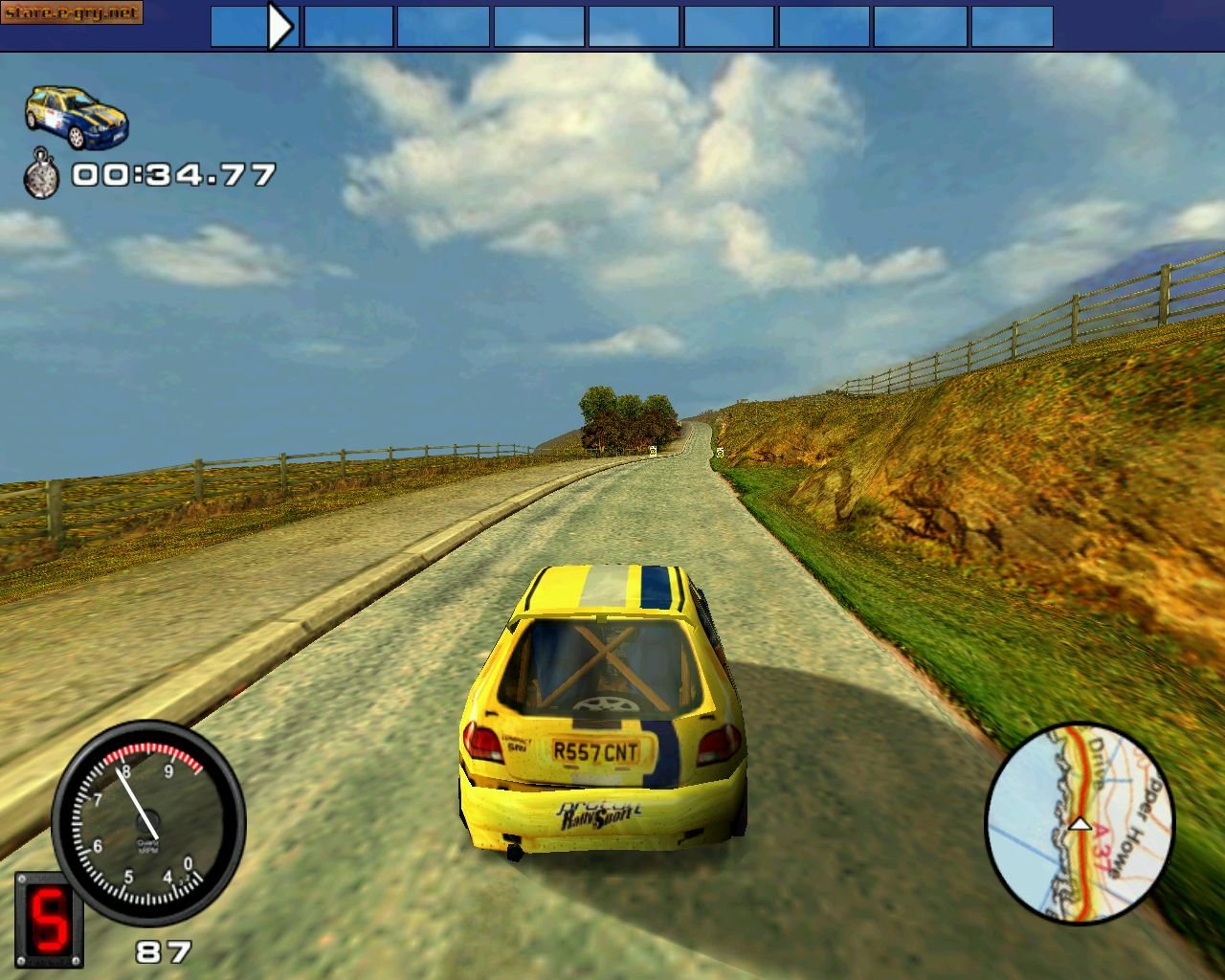This screenshot has width=1225, height=980.
Task: Click the white arrow marker on the progress bar
Action: 280,26
